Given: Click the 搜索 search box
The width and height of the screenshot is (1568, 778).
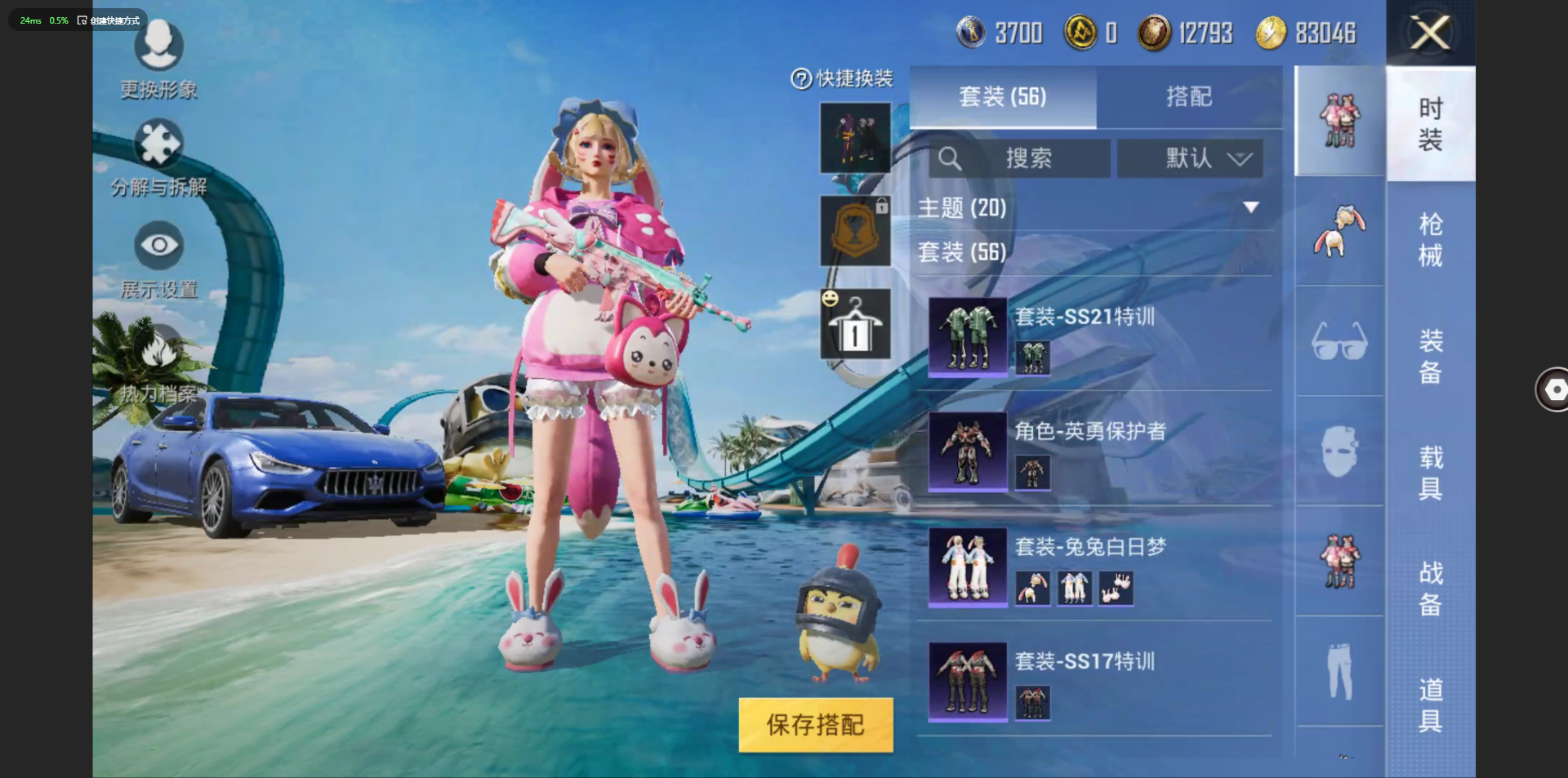Looking at the screenshot, I should click(1019, 158).
